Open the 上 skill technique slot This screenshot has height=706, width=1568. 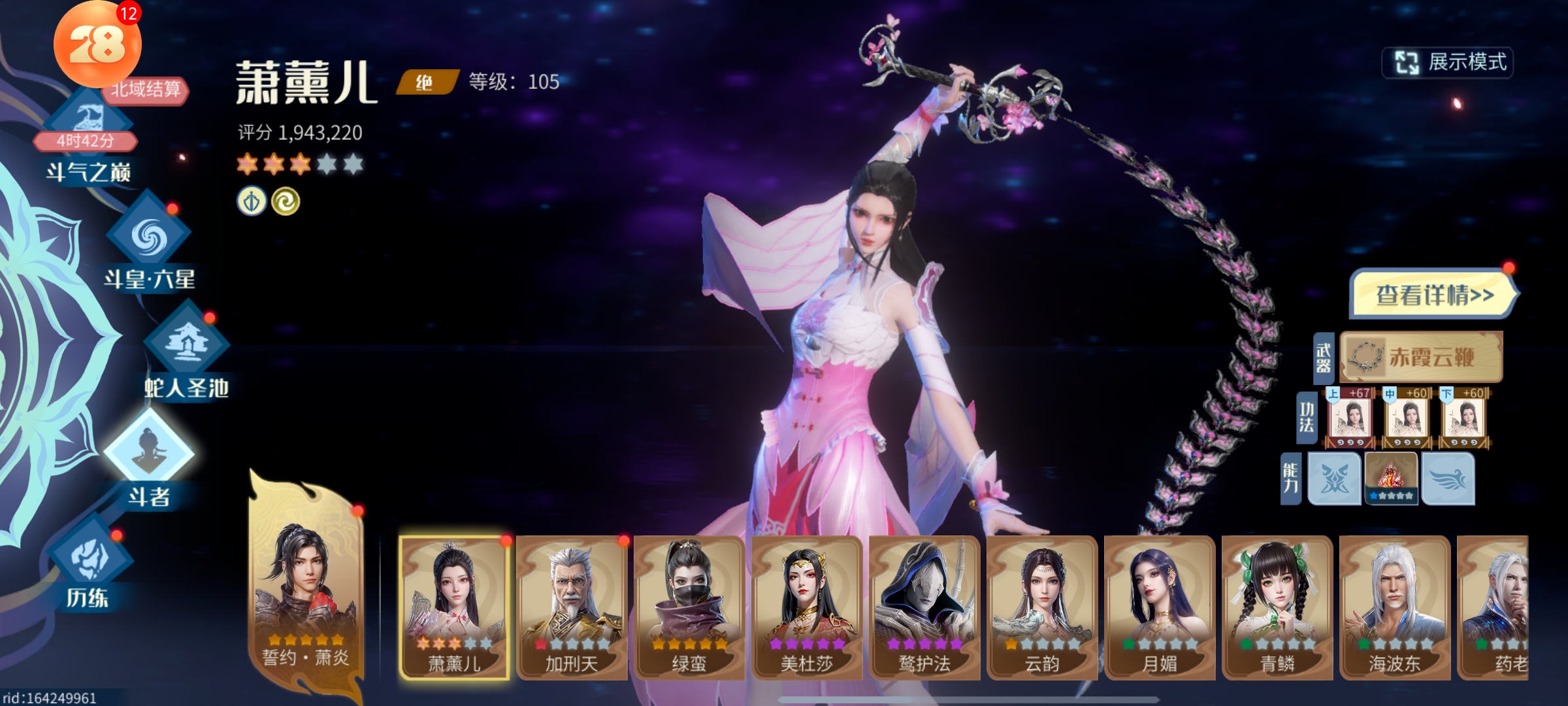click(1350, 418)
